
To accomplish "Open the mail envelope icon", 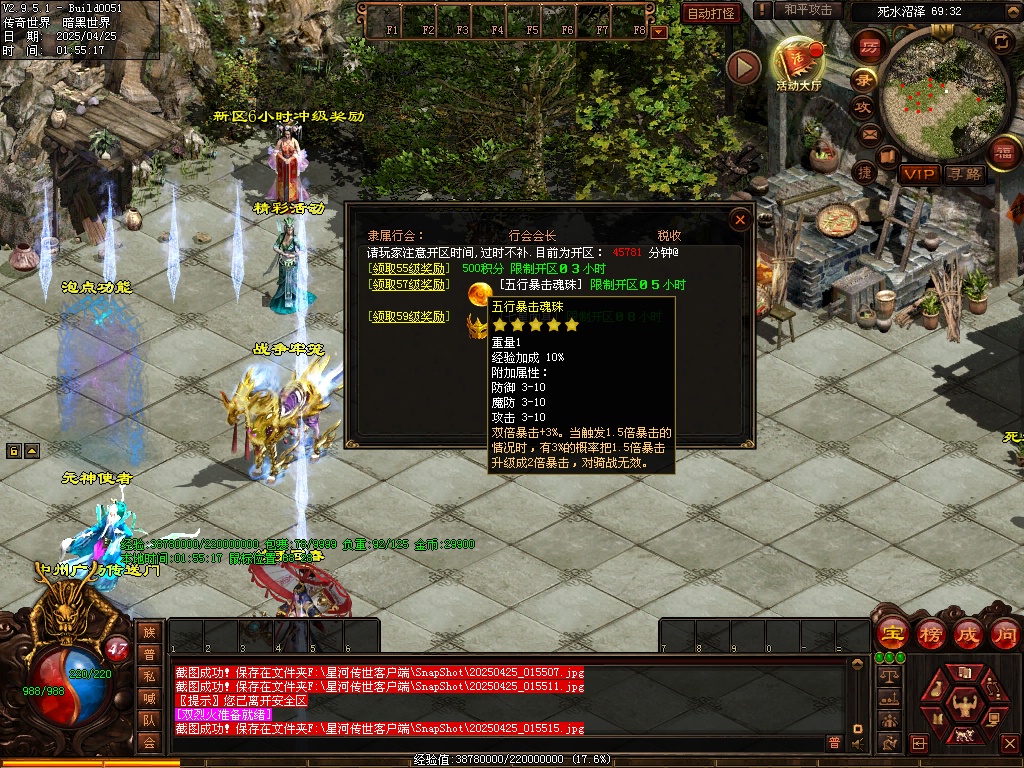I will coord(868,133).
